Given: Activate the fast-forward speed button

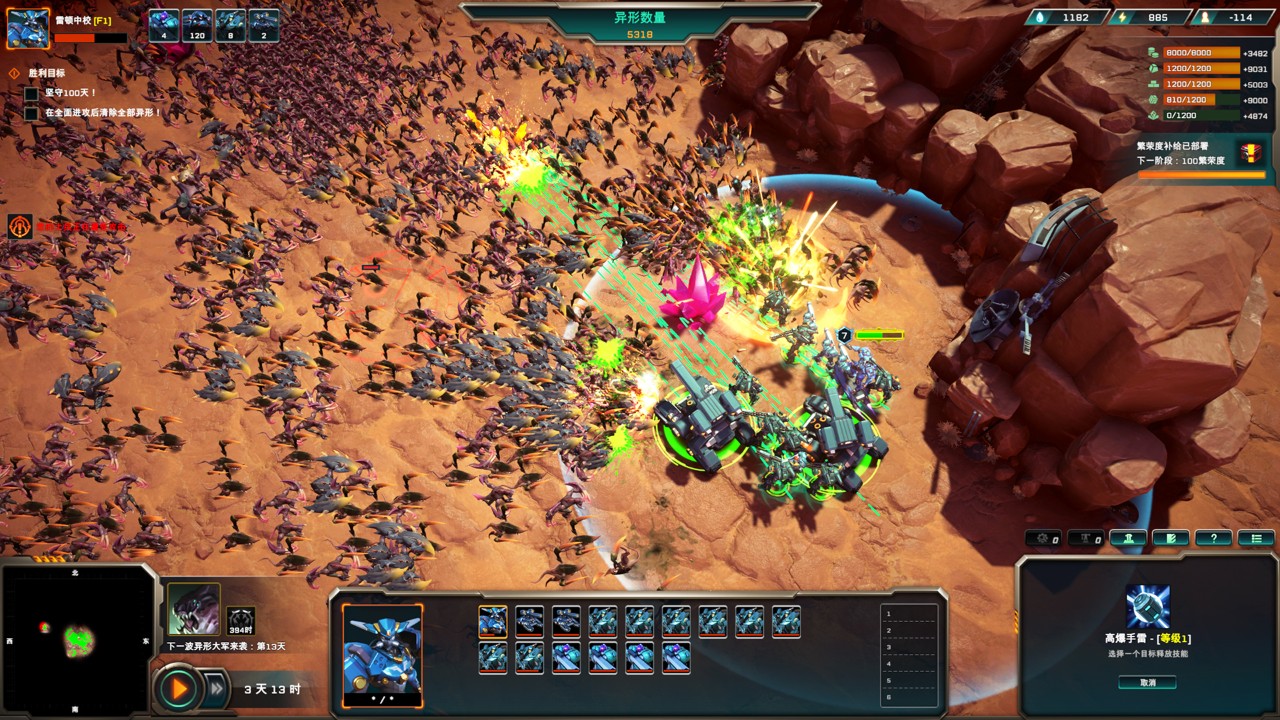Looking at the screenshot, I should pyautogui.click(x=215, y=688).
